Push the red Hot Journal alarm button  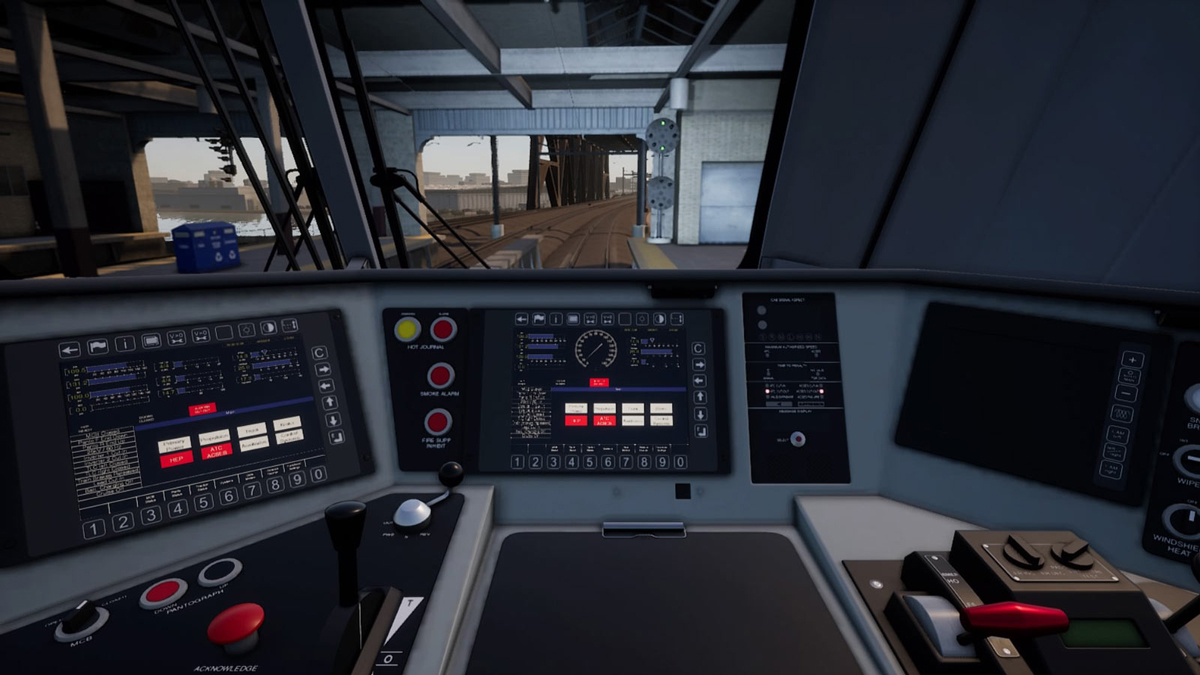443,329
